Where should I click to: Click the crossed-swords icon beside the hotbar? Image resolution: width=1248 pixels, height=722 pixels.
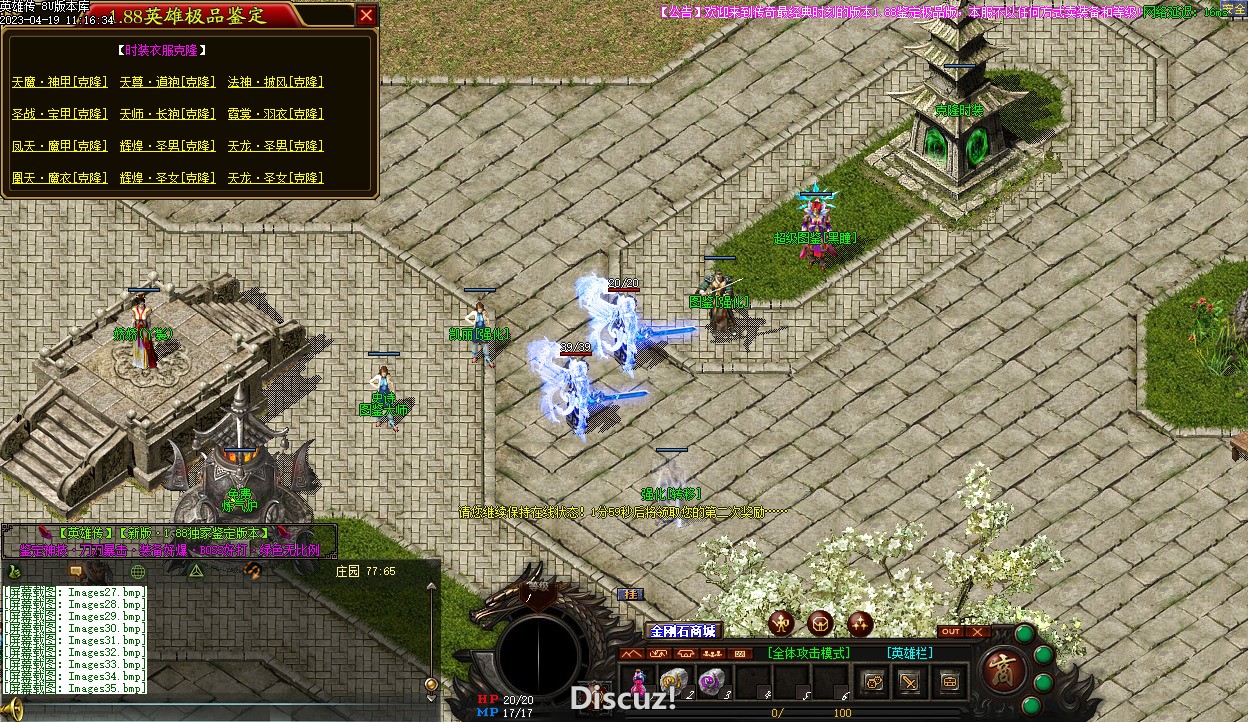coord(909,681)
